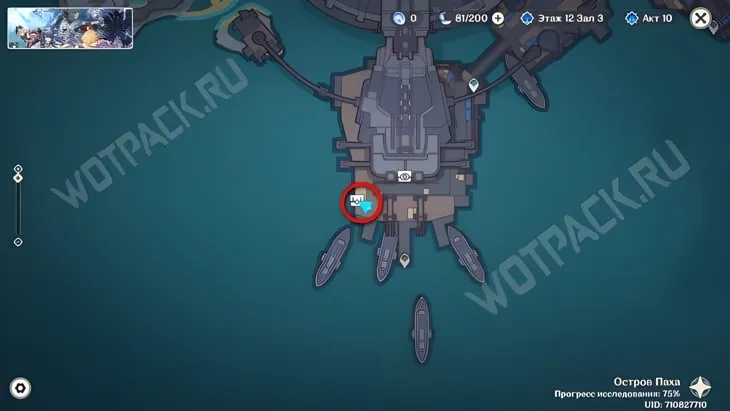This screenshot has width=730, height=411.
Task: Zoom out with the slider's bottom button
Action: (18, 242)
